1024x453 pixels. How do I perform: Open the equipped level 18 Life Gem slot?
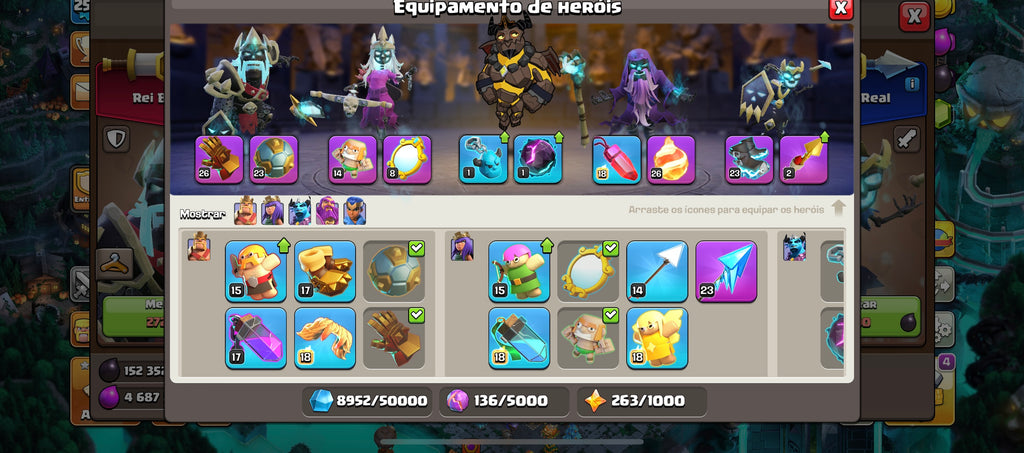[x=617, y=160]
